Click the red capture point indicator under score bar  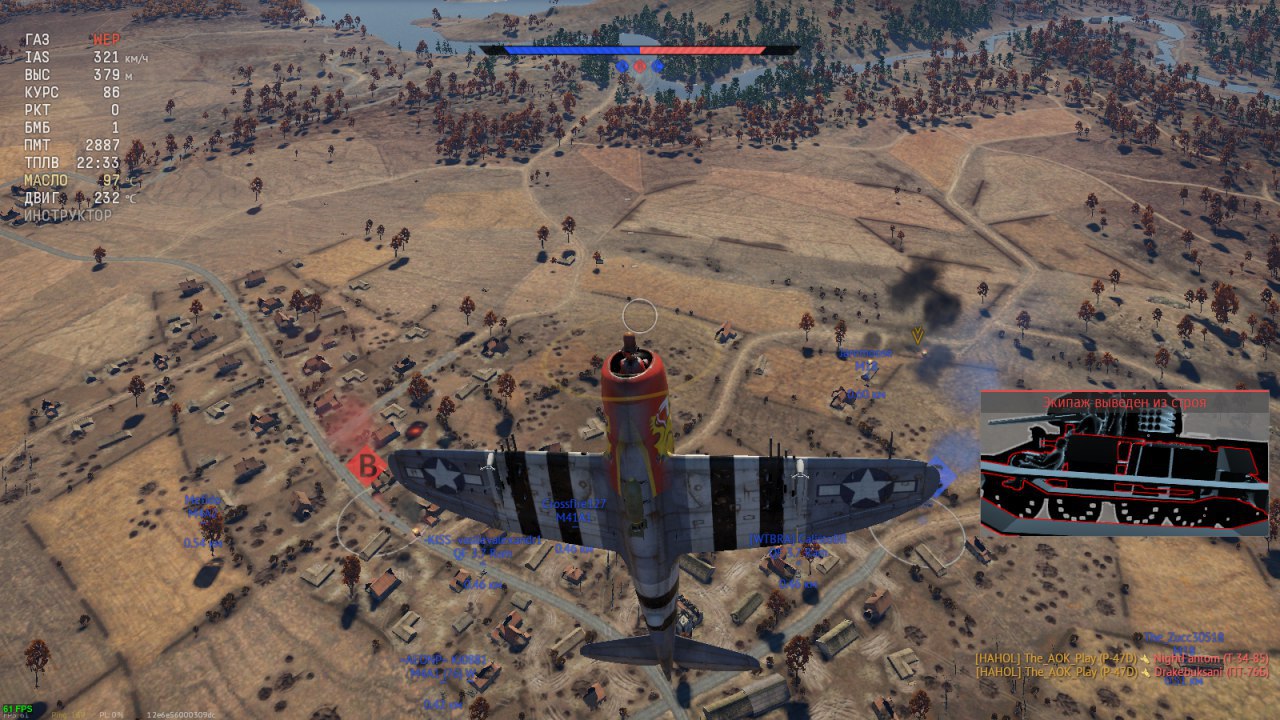pos(640,66)
